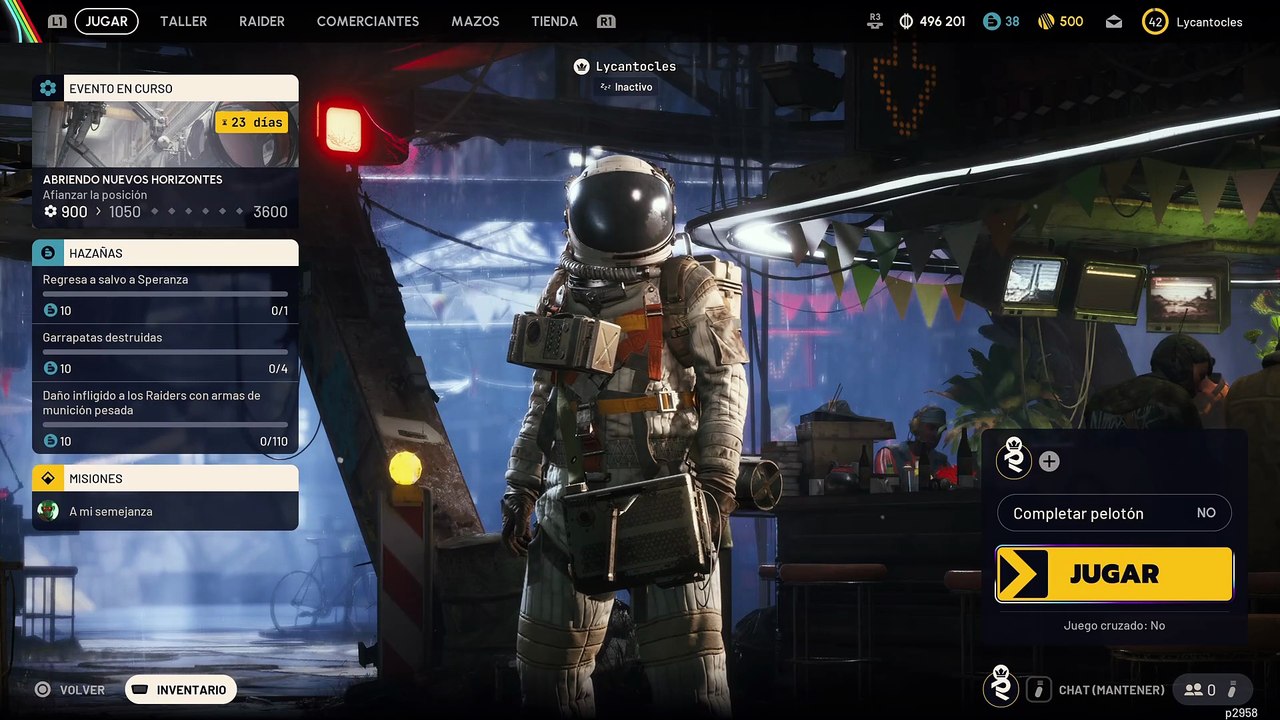Open the Inventario button

[x=180, y=689]
